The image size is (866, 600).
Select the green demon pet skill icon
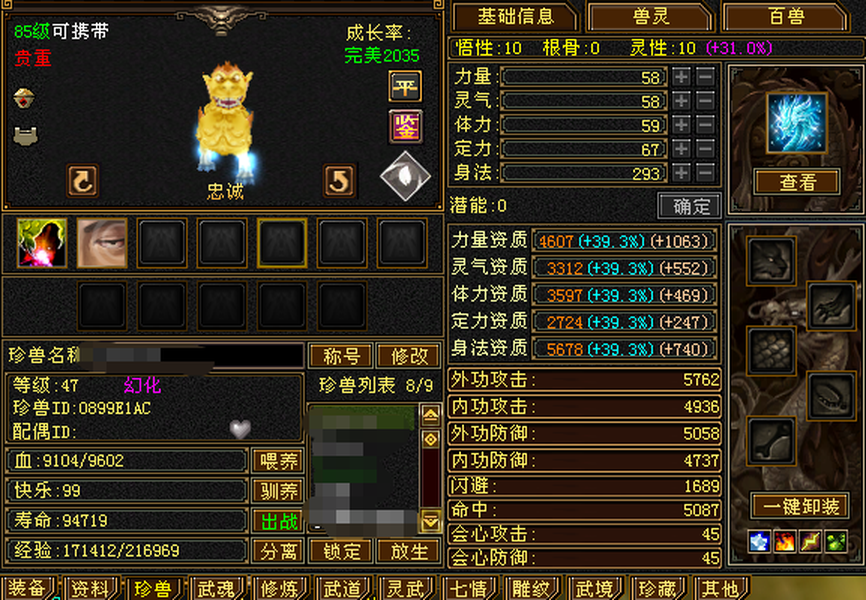coord(42,243)
